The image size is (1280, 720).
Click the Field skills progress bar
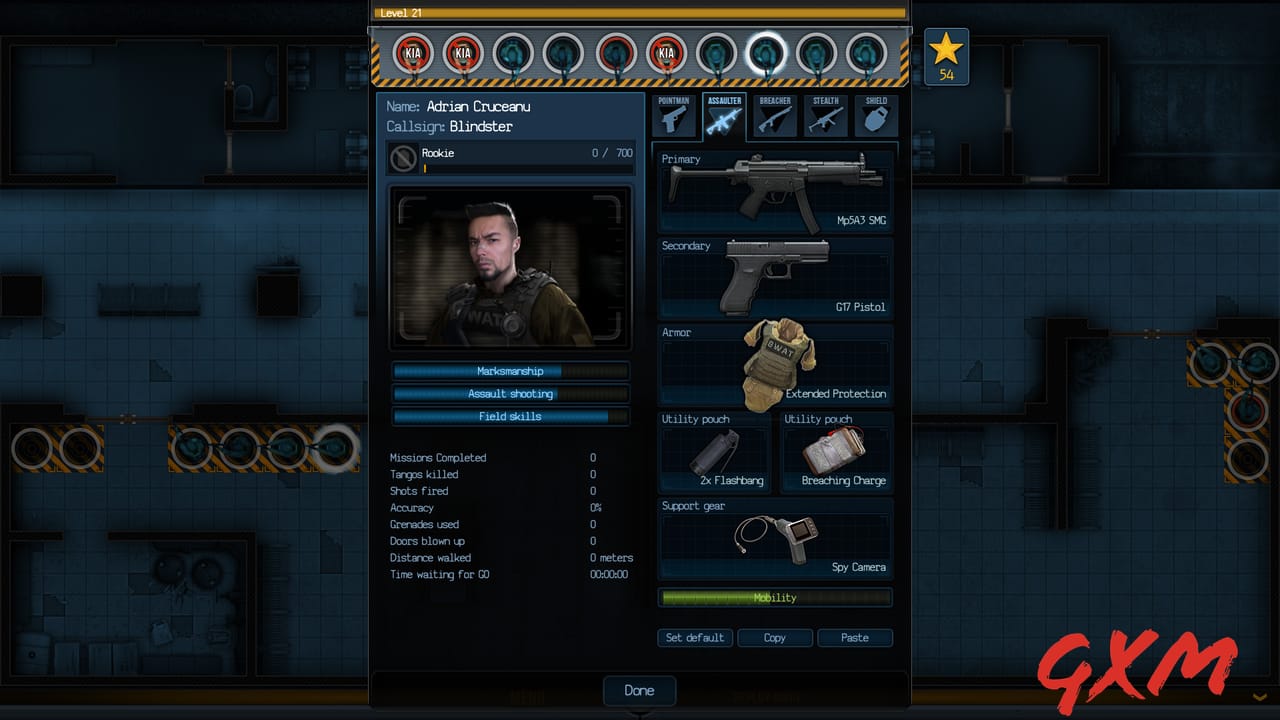coord(511,416)
